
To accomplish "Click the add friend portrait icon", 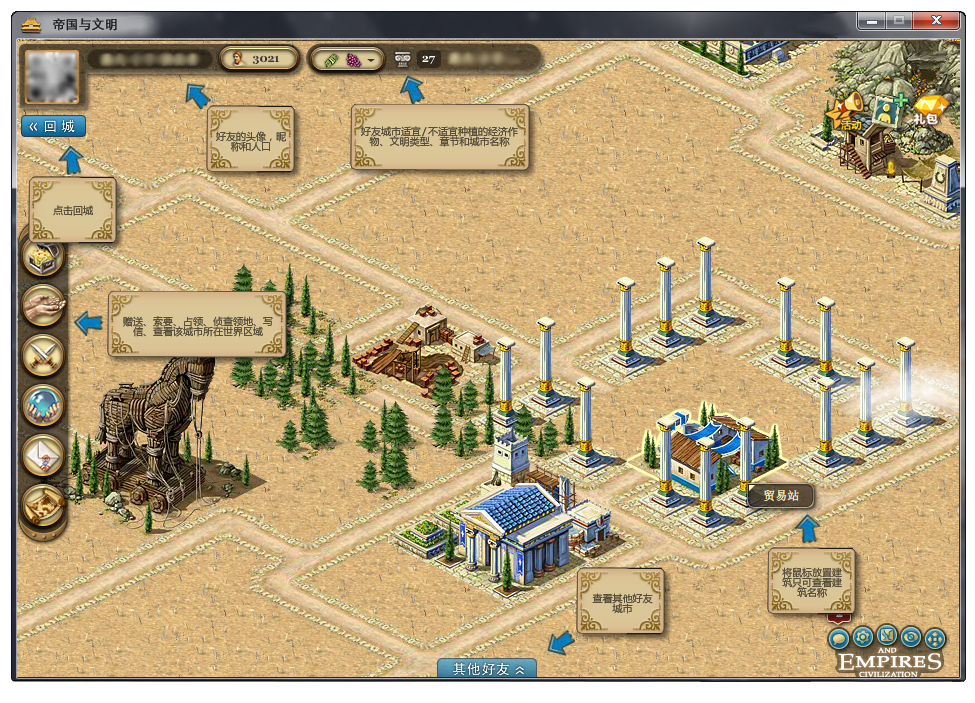I will [886, 109].
